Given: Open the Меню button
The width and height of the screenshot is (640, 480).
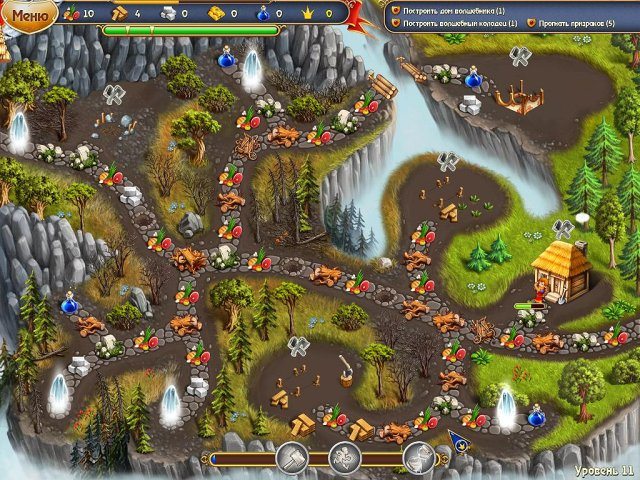Looking at the screenshot, I should (29, 15).
